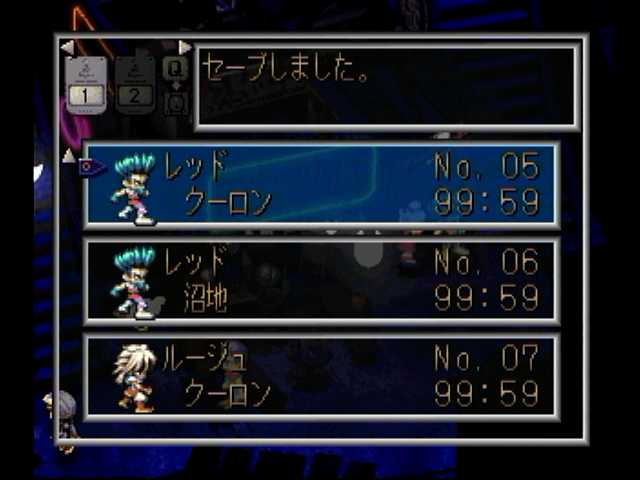This screenshot has width=640, height=480.
Task: Click the left arrow above the memory cards
Action: (x=67, y=47)
